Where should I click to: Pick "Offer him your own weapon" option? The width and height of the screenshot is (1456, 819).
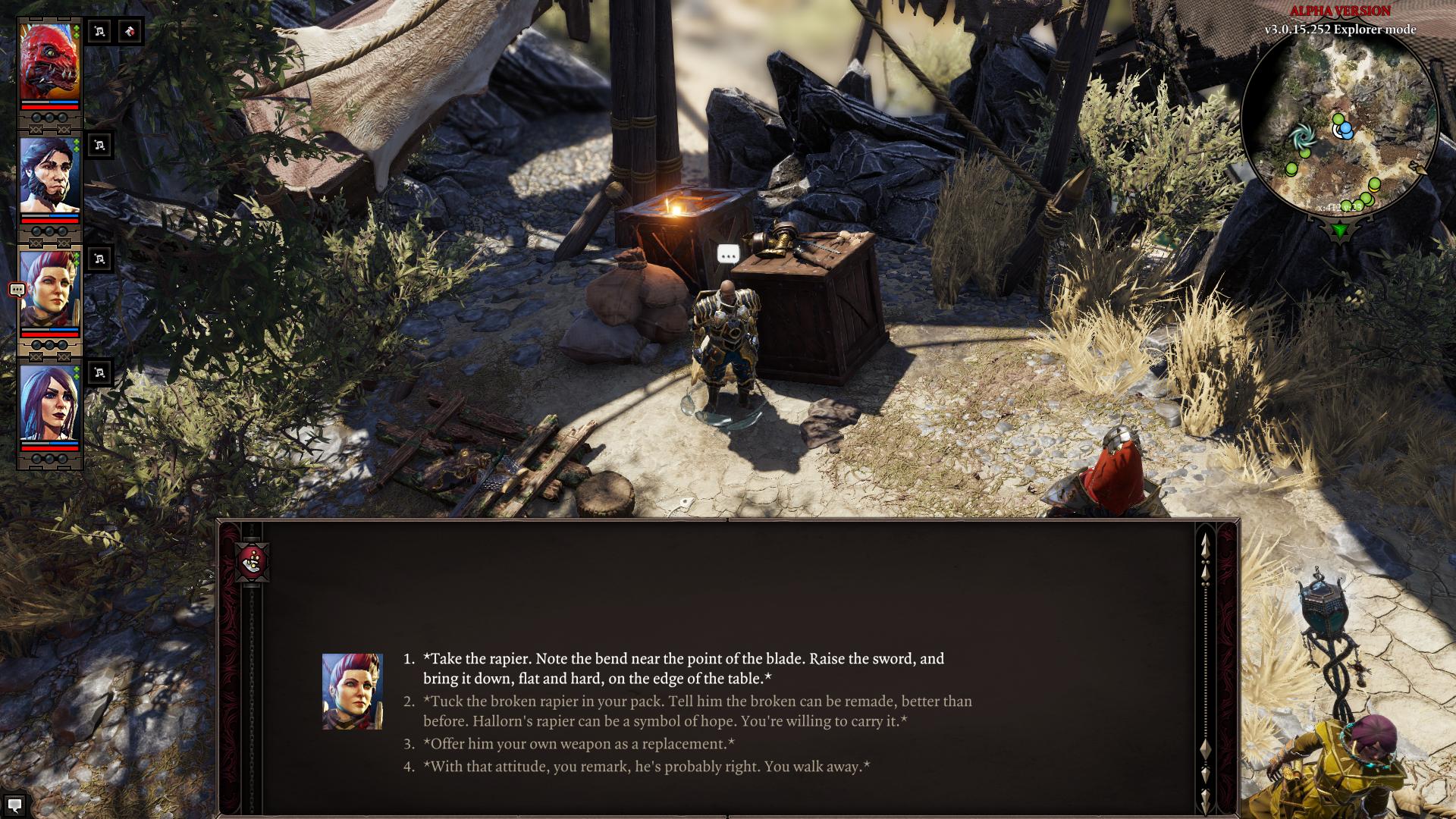tap(579, 744)
